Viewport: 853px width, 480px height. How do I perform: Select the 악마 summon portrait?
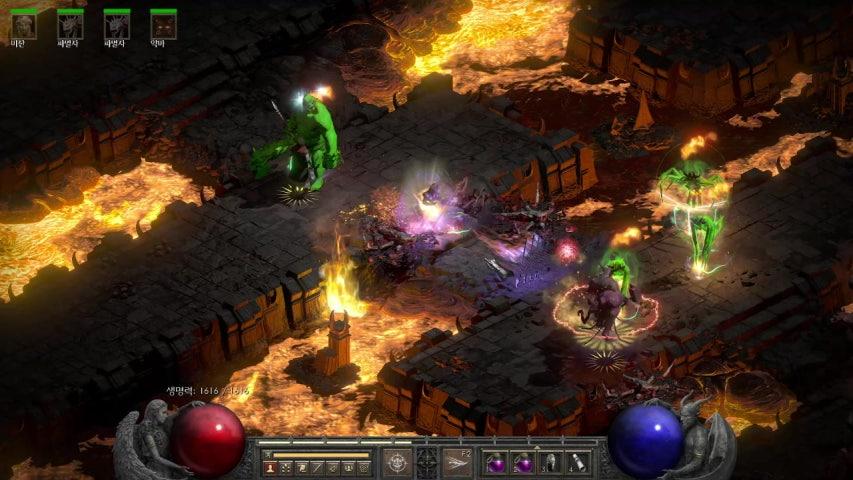[x=163, y=25]
